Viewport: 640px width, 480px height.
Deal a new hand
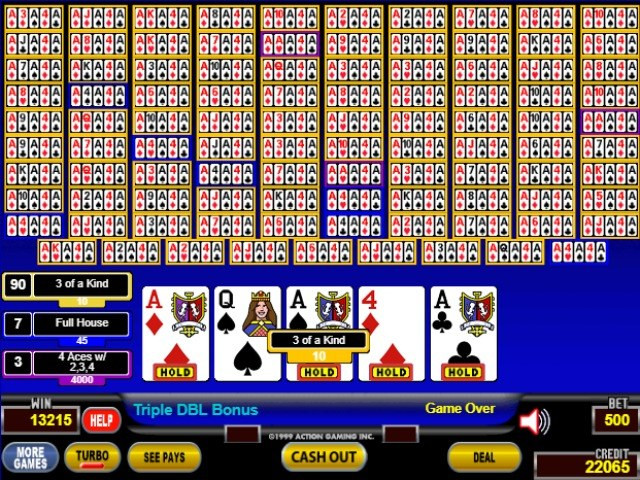point(483,457)
